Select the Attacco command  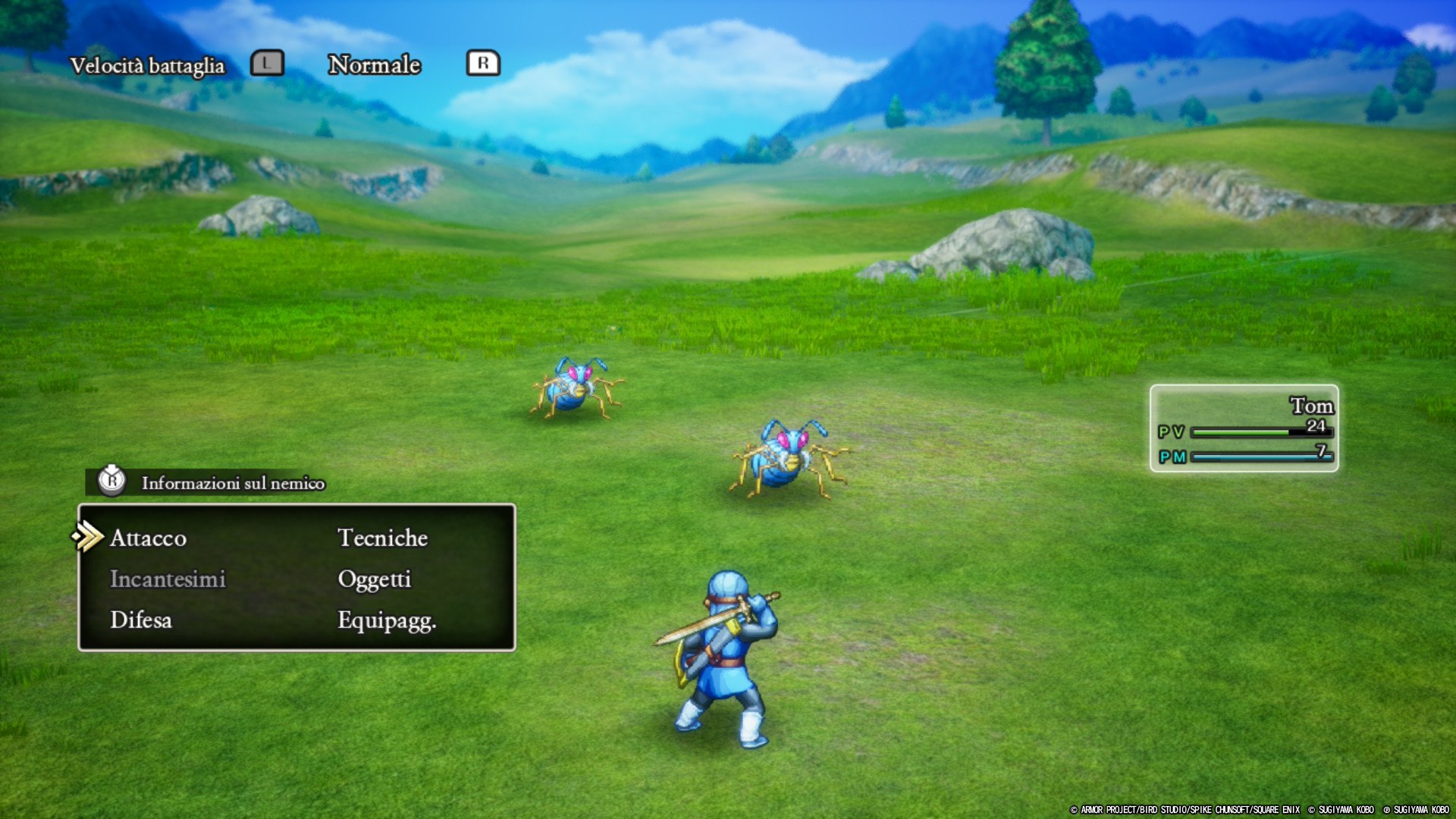[x=149, y=538]
